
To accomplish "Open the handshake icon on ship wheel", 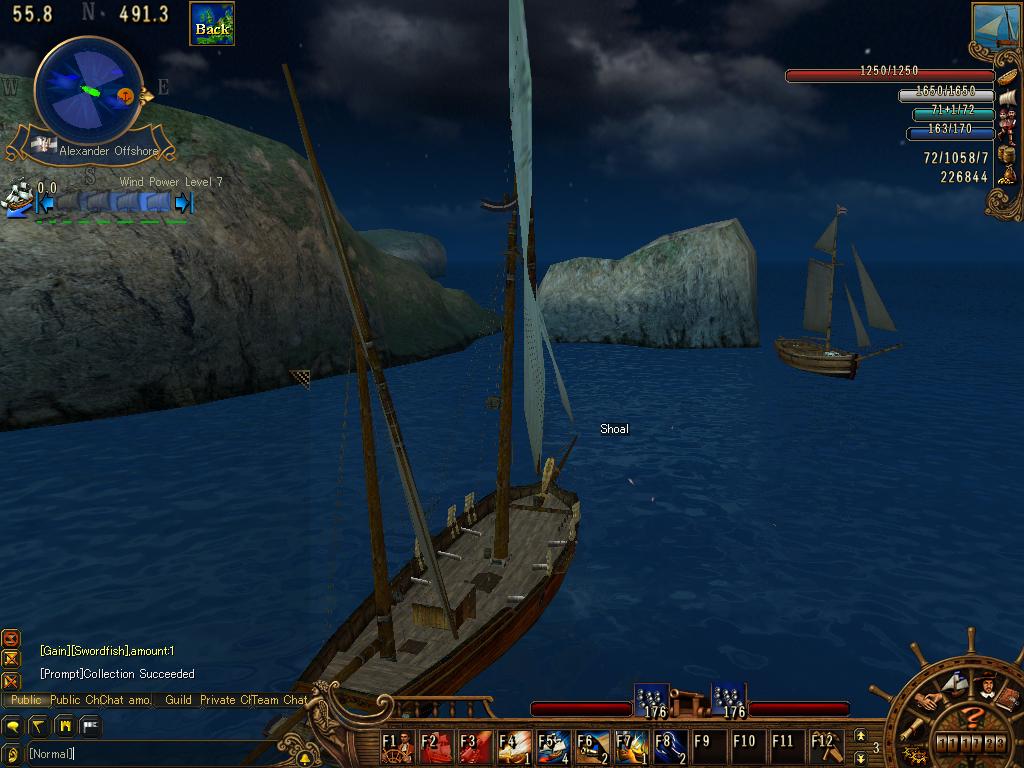I will pos(932,701).
